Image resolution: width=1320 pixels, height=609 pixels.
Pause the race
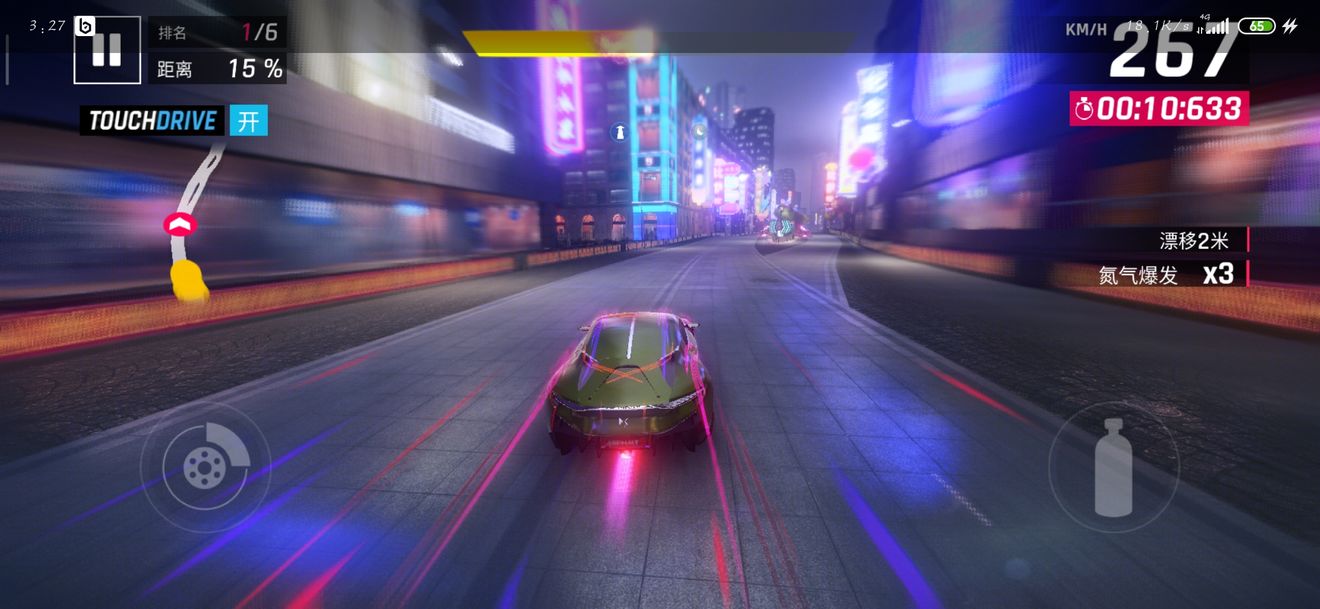pyautogui.click(x=107, y=50)
